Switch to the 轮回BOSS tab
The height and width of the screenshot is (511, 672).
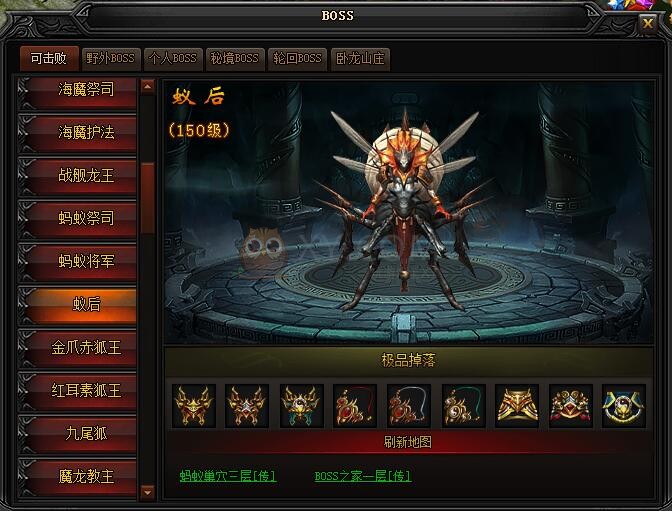tap(297, 59)
